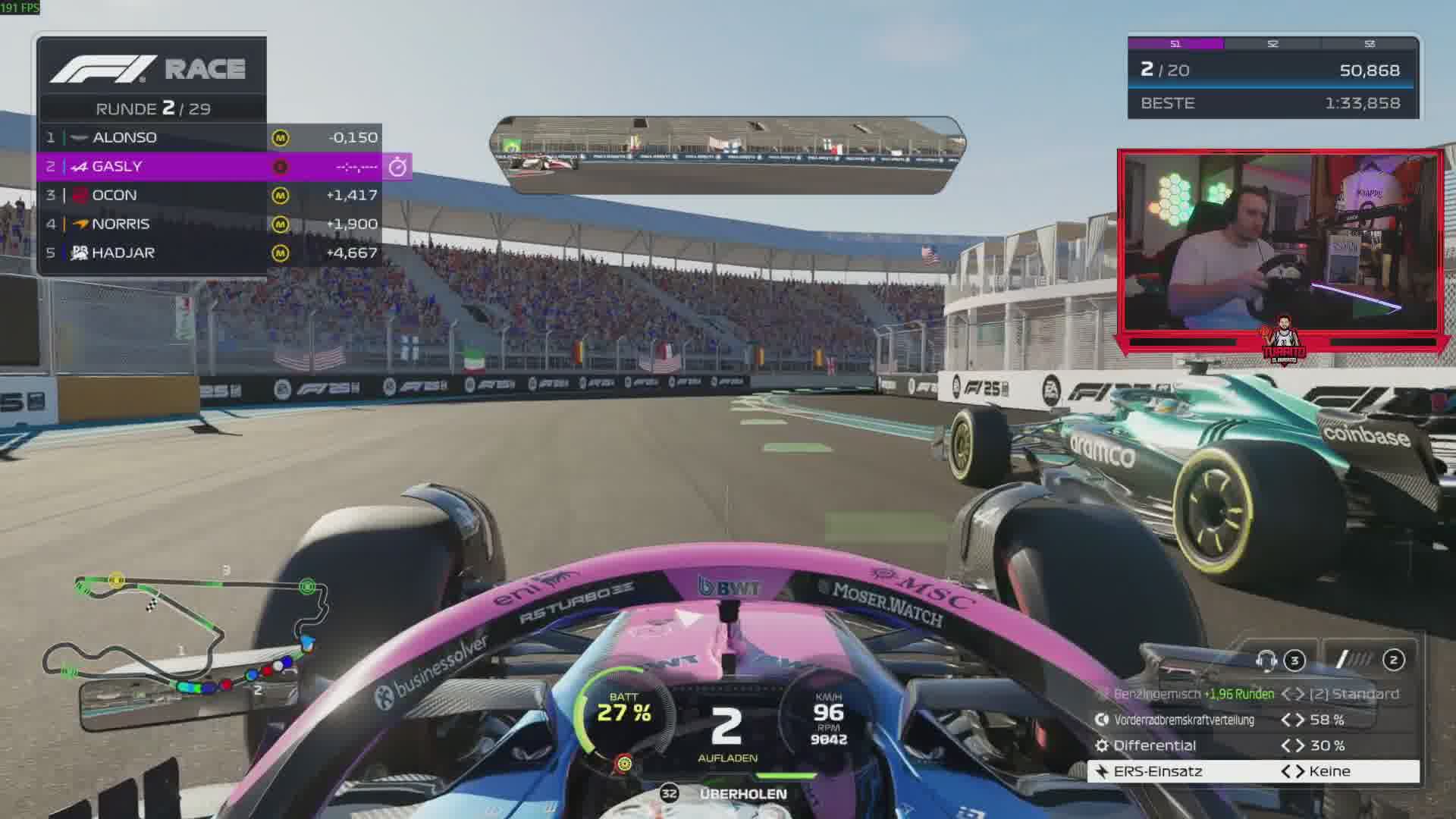Select the Benzingemisch fuel mix row
This screenshot has width=1456, height=819.
click(1253, 694)
